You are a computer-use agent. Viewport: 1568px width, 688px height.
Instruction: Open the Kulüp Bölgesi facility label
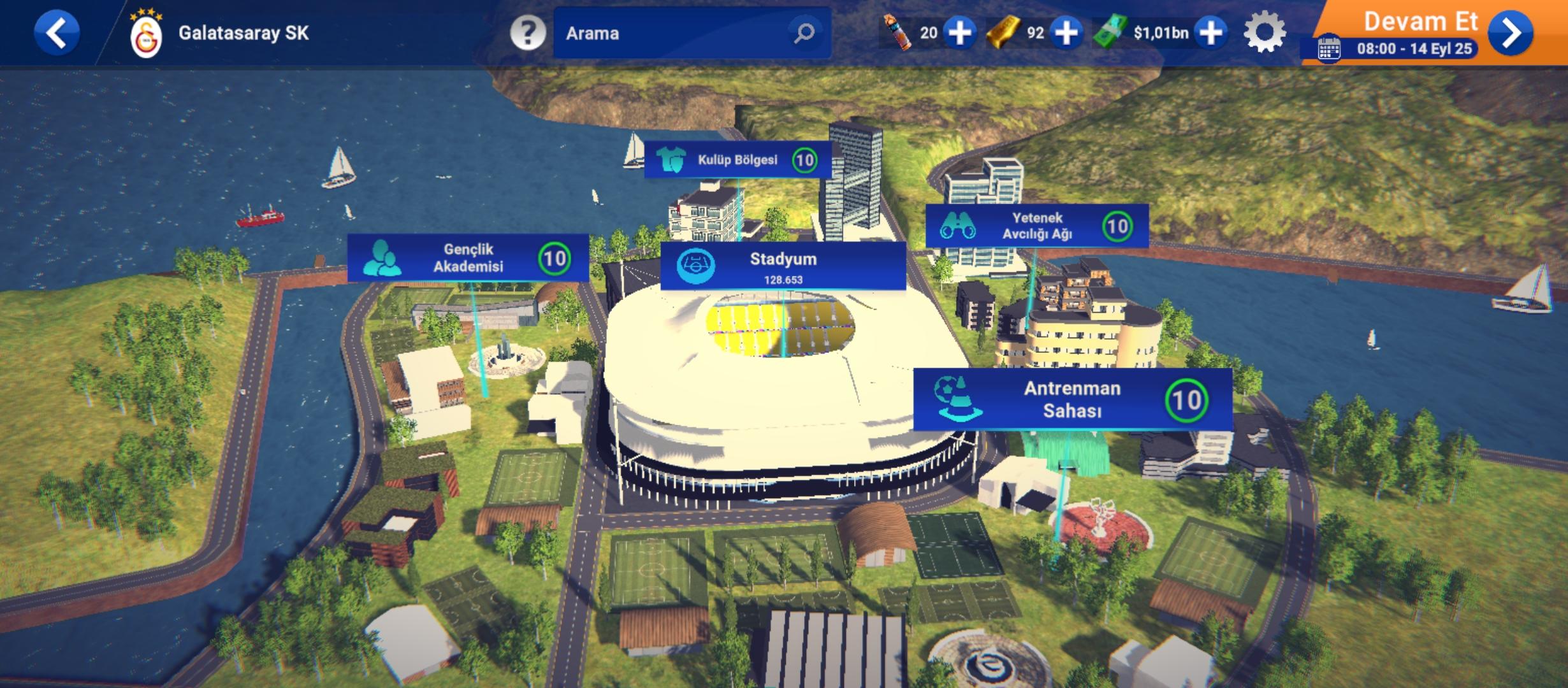737,160
